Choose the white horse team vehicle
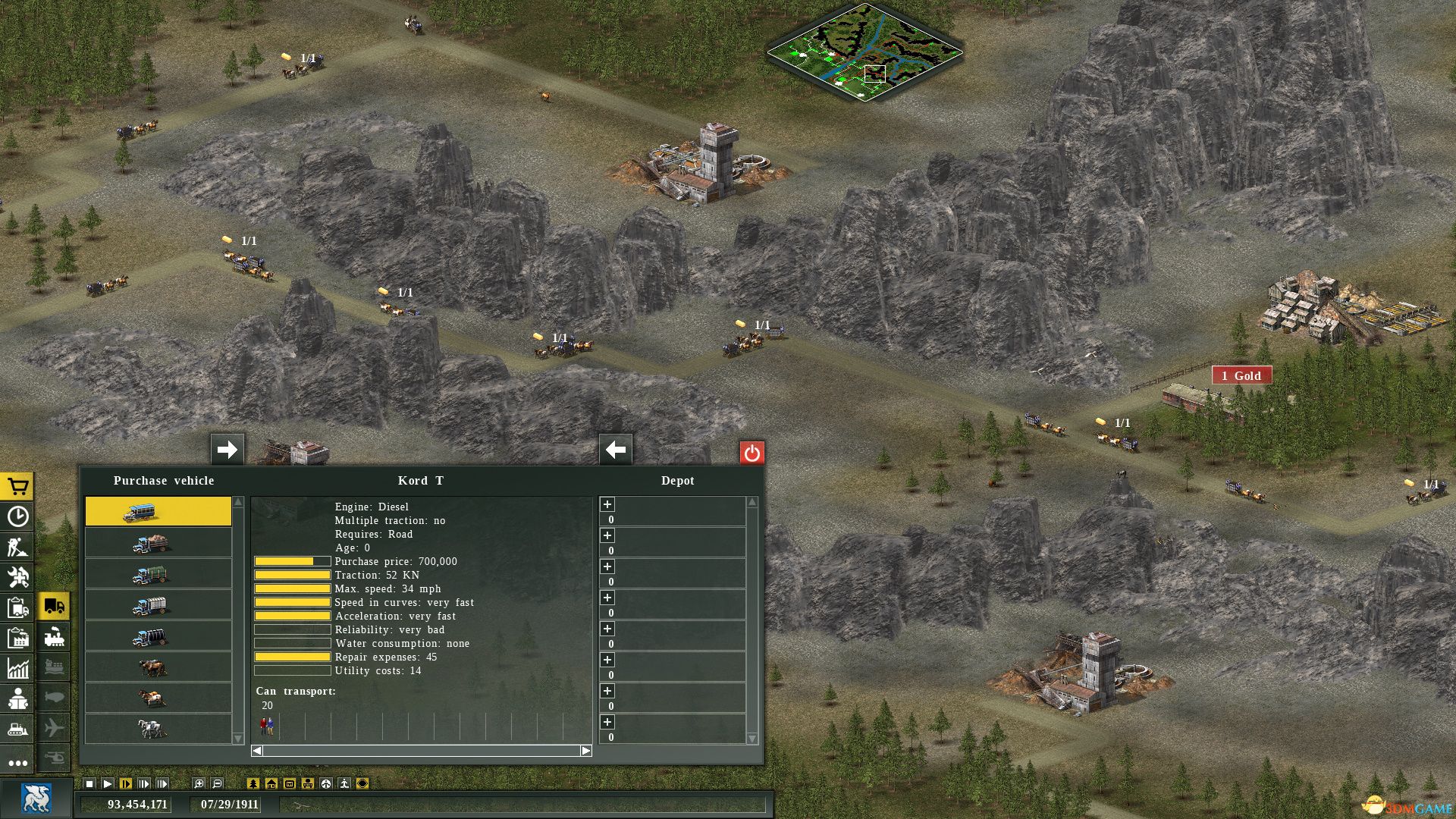This screenshot has width=1456, height=819. point(158,729)
